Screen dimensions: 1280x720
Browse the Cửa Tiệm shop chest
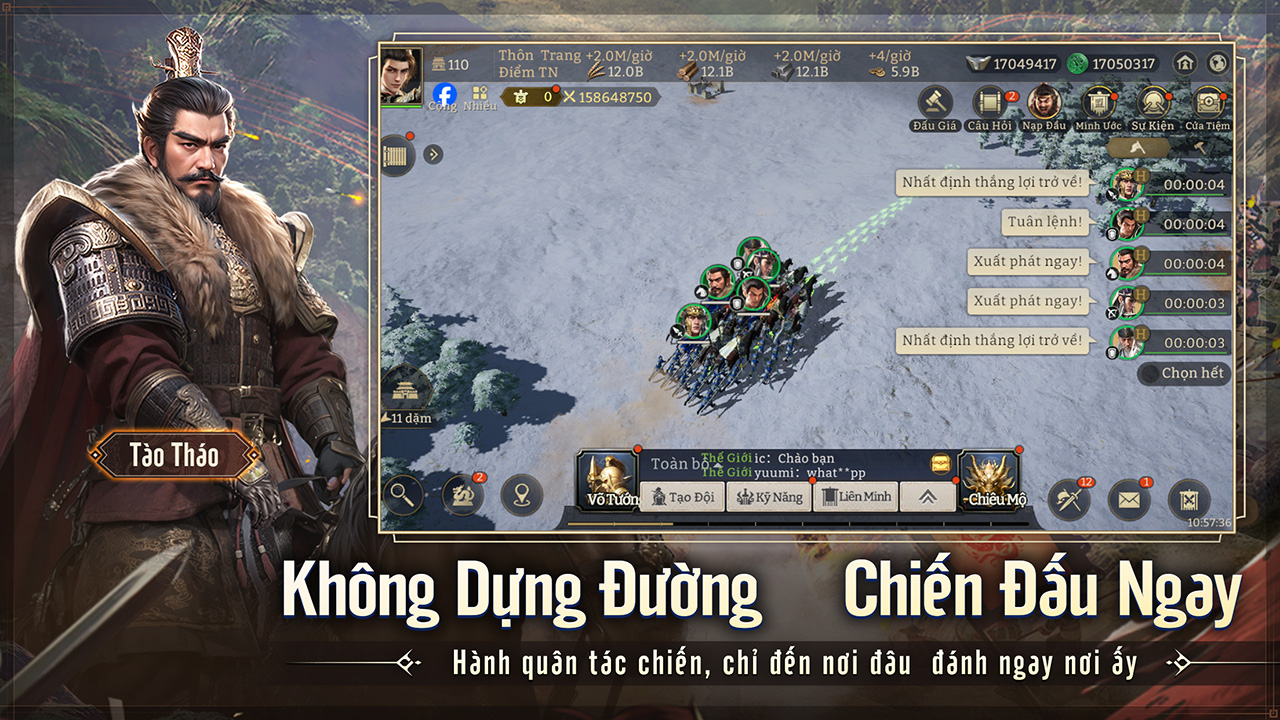coord(1207,102)
